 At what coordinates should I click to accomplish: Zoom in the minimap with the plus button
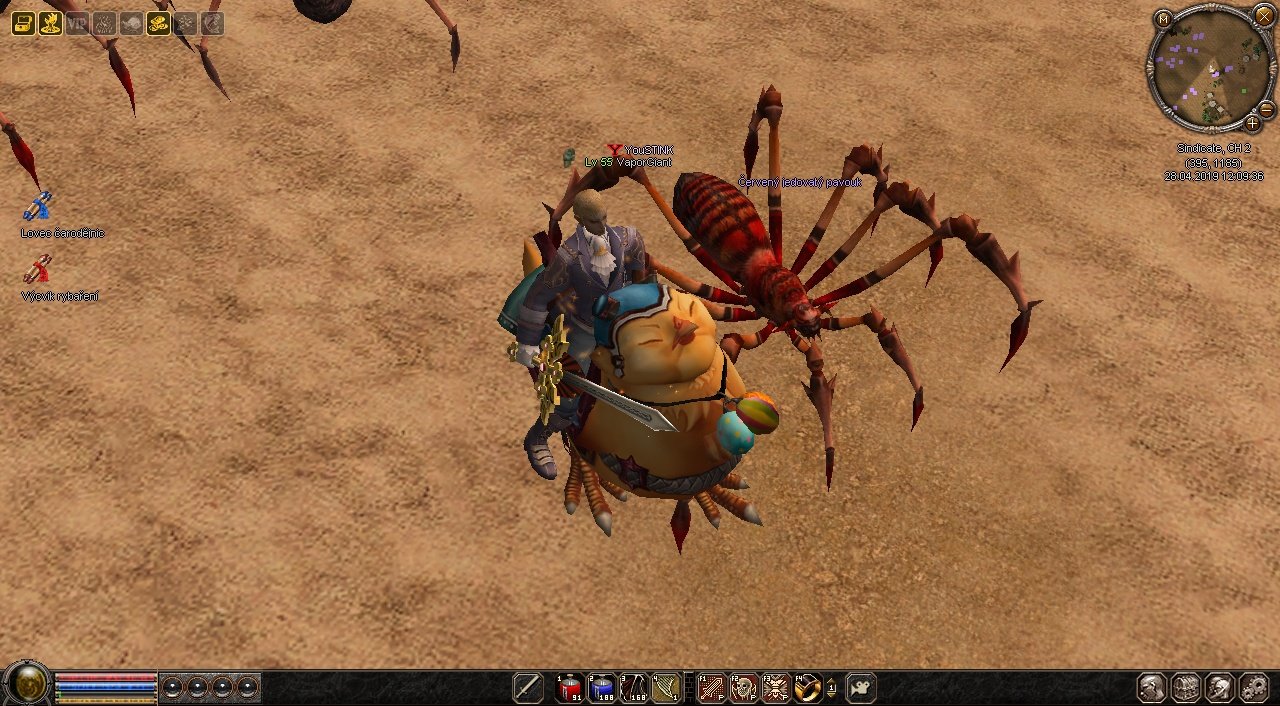(1252, 124)
